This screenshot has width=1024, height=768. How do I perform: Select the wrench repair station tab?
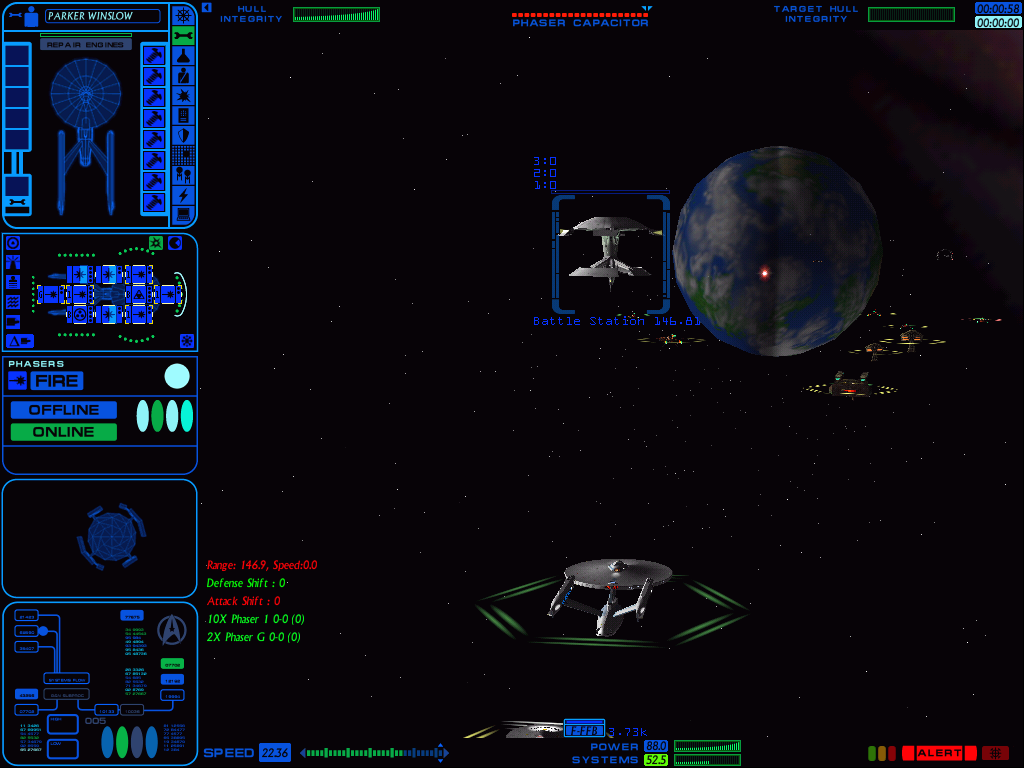pos(182,35)
